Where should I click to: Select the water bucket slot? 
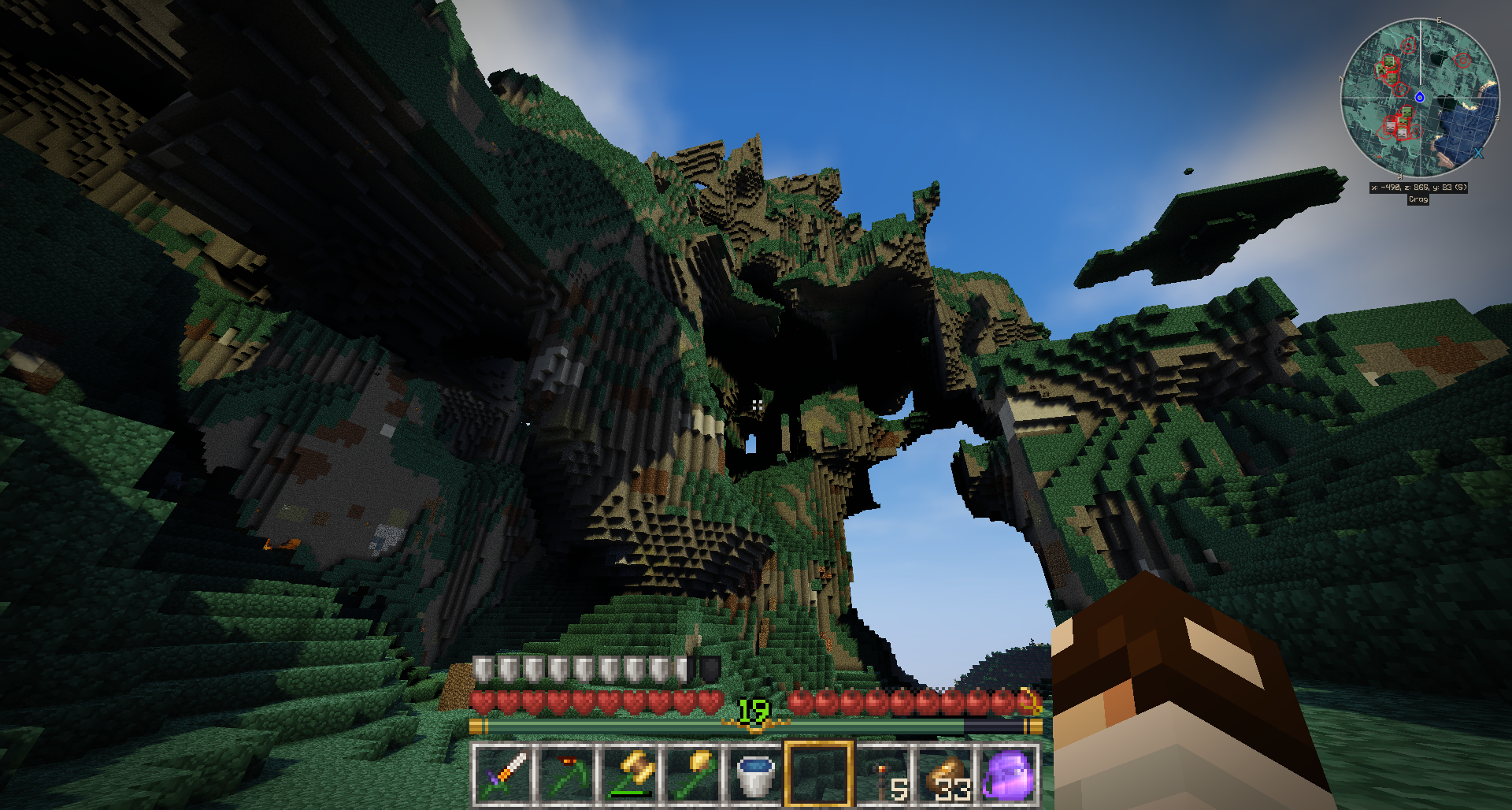click(756, 775)
